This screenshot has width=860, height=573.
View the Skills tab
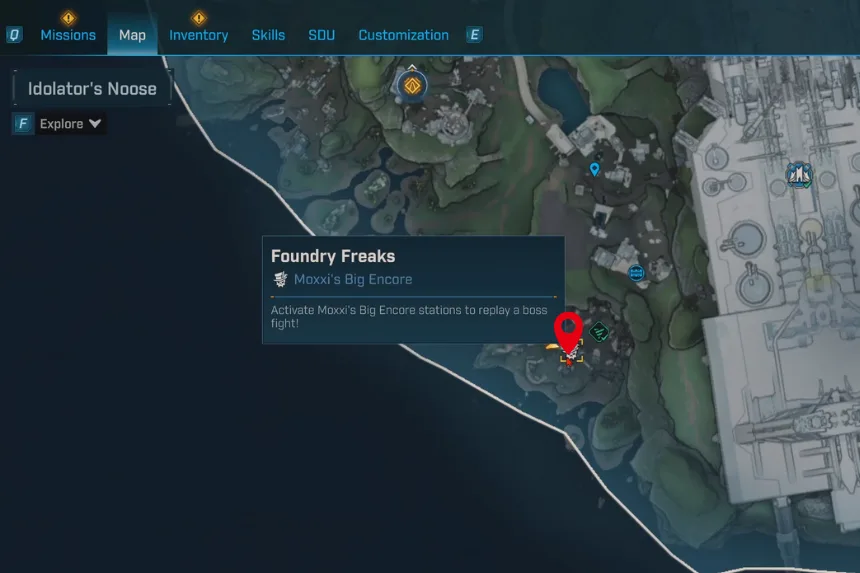click(268, 35)
